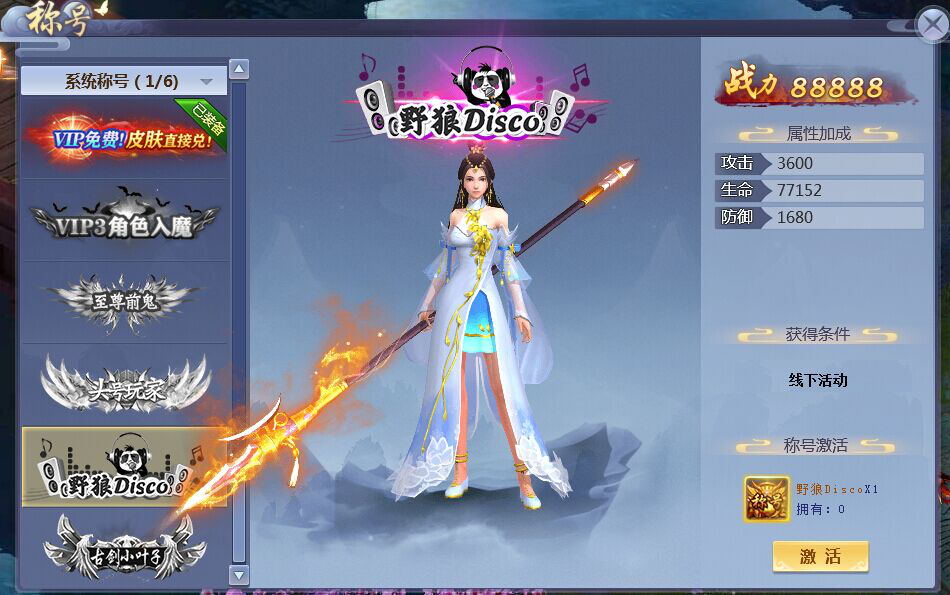Viewport: 950px width, 595px height.
Task: Open the 系统称号 category dropdown
Action: pyautogui.click(x=124, y=81)
